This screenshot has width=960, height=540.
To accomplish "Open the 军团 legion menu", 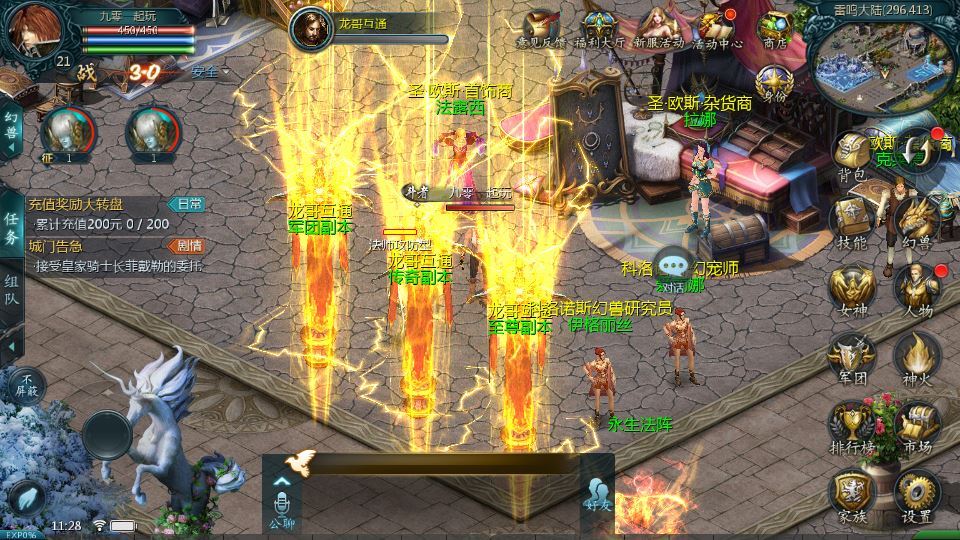I will click(x=852, y=357).
